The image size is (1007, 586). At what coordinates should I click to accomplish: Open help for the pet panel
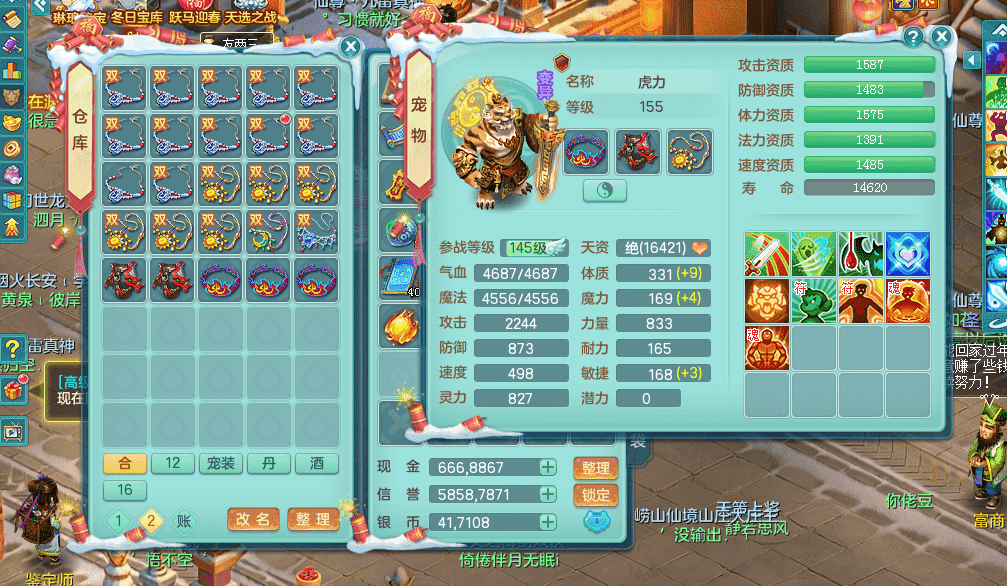pyautogui.click(x=913, y=37)
